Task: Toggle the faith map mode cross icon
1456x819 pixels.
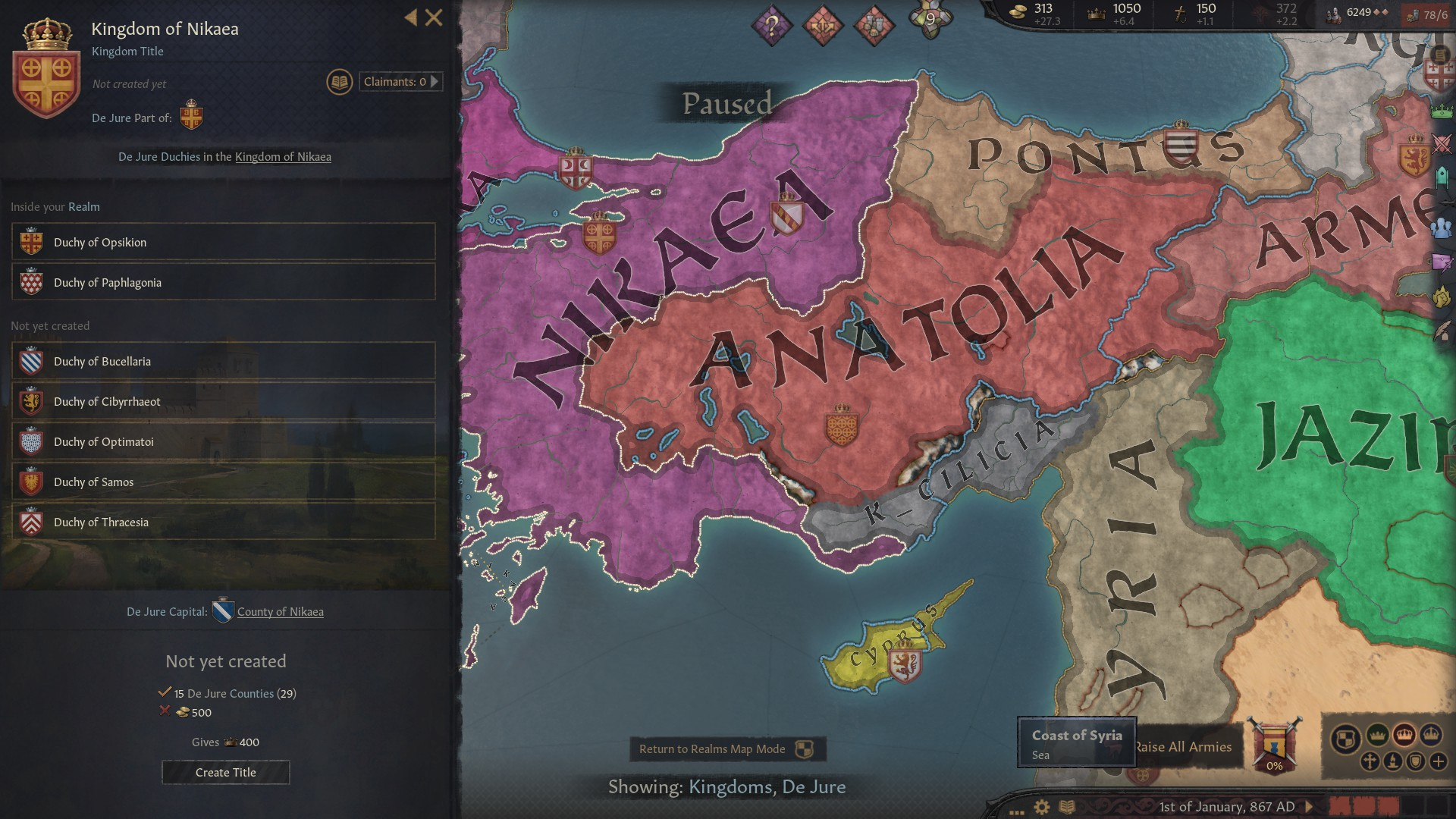Action: pos(1369,762)
